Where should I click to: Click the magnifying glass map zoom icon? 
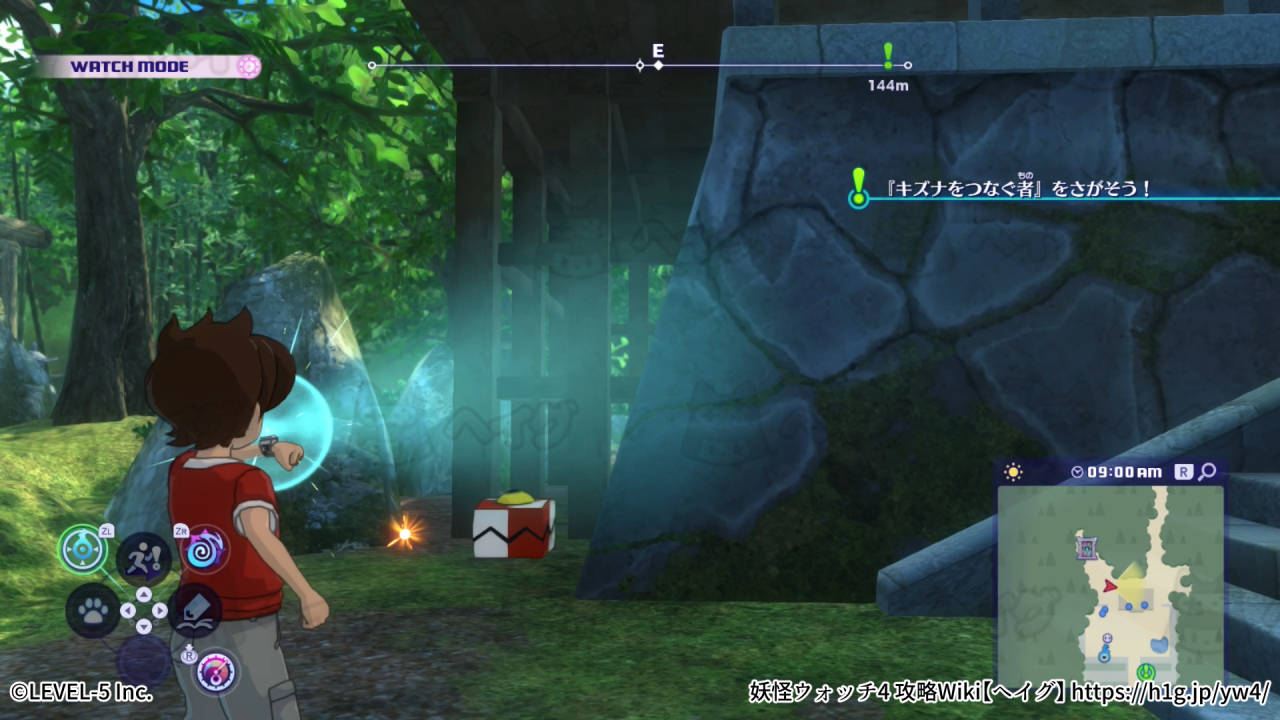click(1207, 471)
